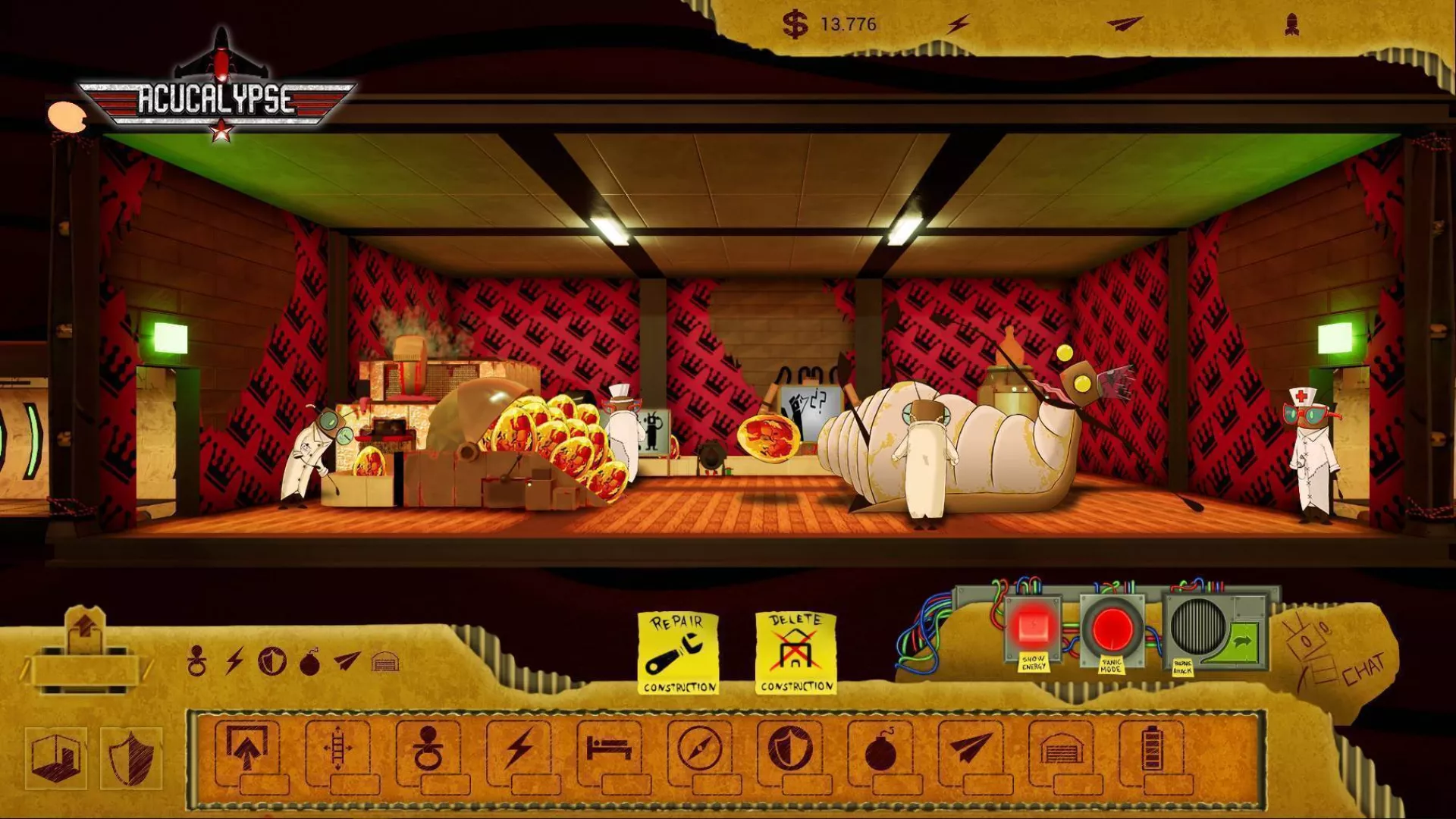Screen dimensions: 1456x819
Task: Pick the bed room build slot
Action: pyautogui.click(x=609, y=749)
